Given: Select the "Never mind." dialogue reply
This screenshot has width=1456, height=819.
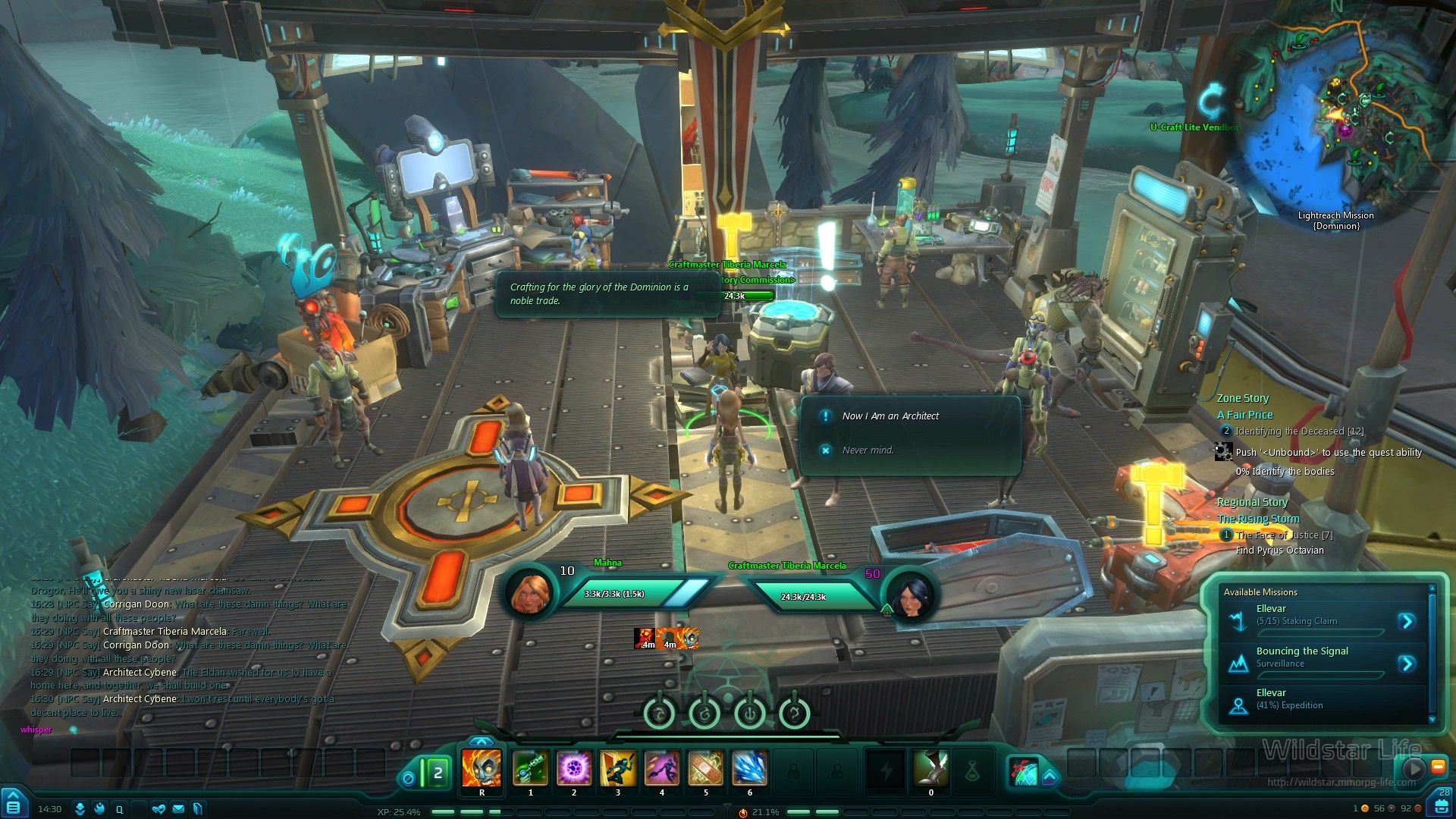Looking at the screenshot, I should coord(868,450).
